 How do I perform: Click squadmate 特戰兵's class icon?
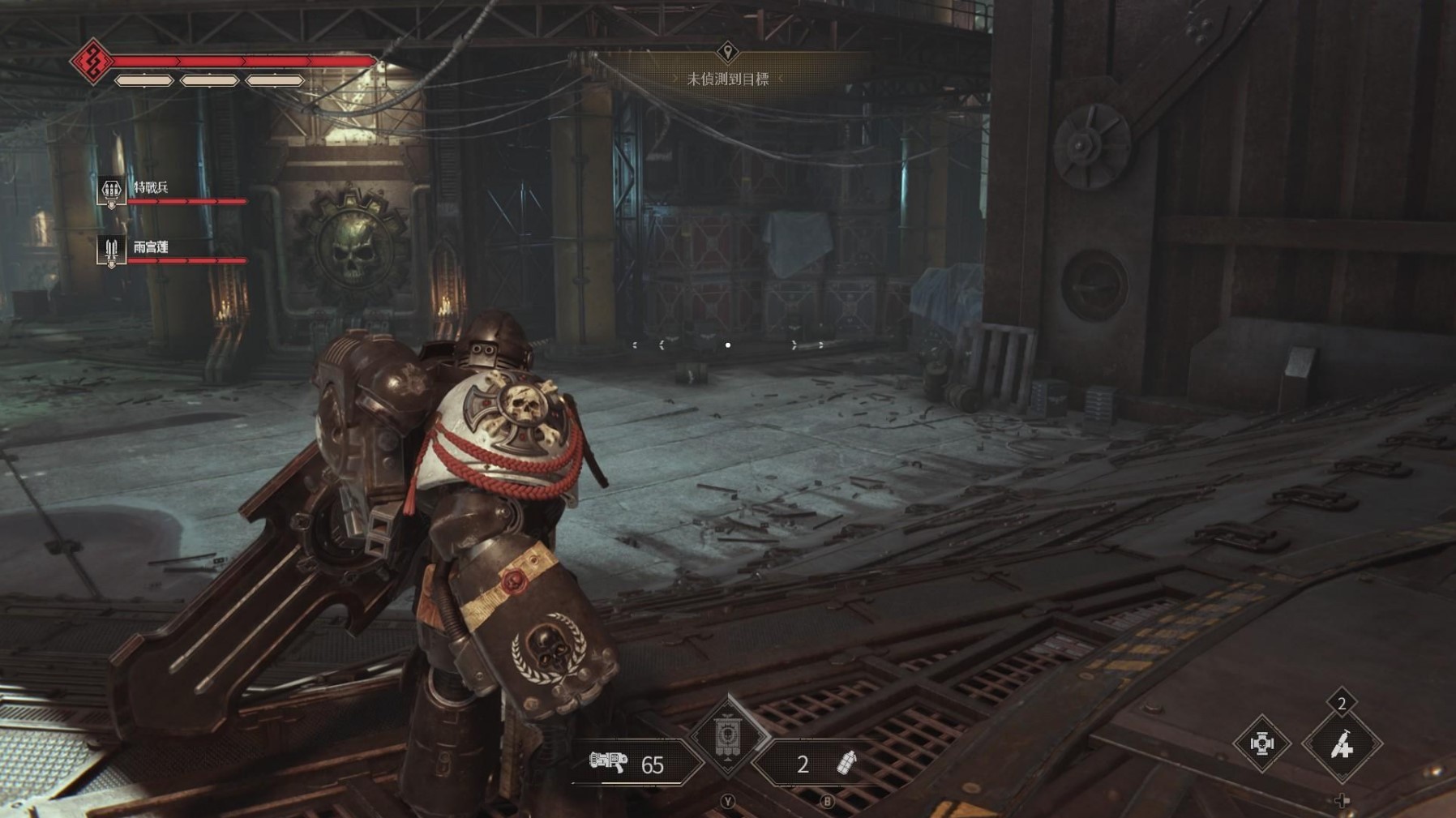pyautogui.click(x=111, y=191)
